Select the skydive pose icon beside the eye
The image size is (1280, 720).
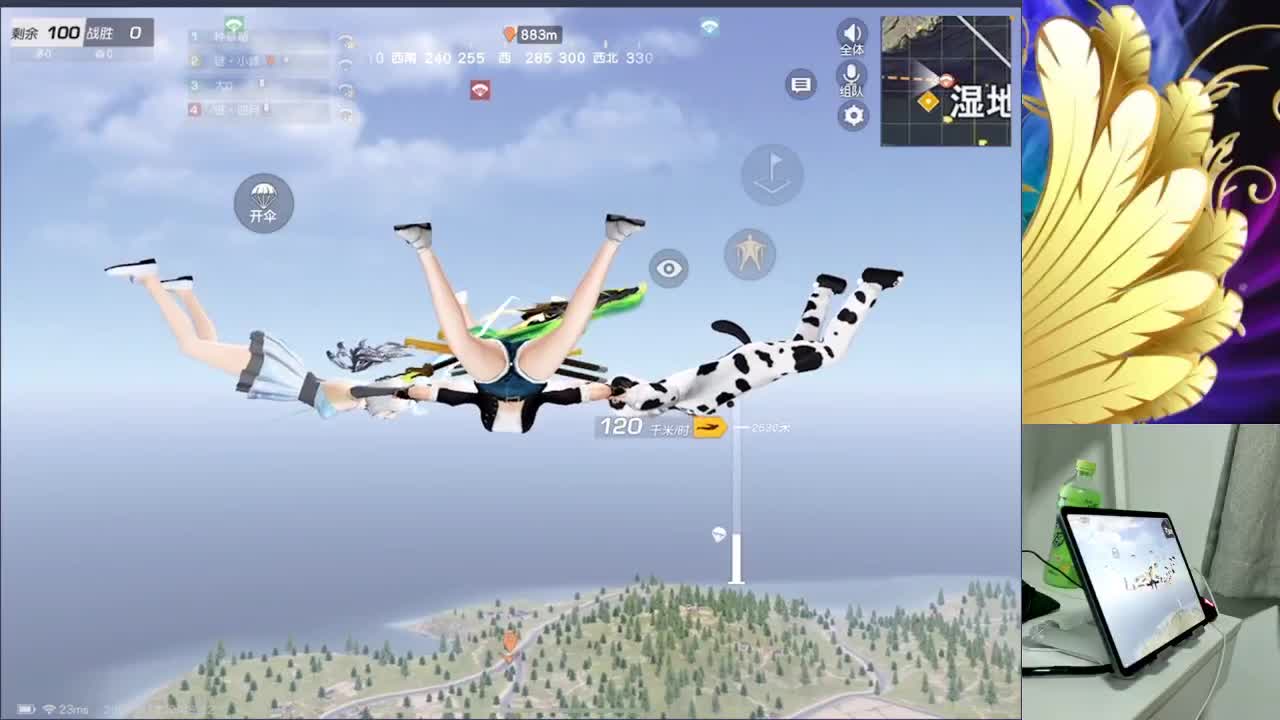tap(750, 255)
